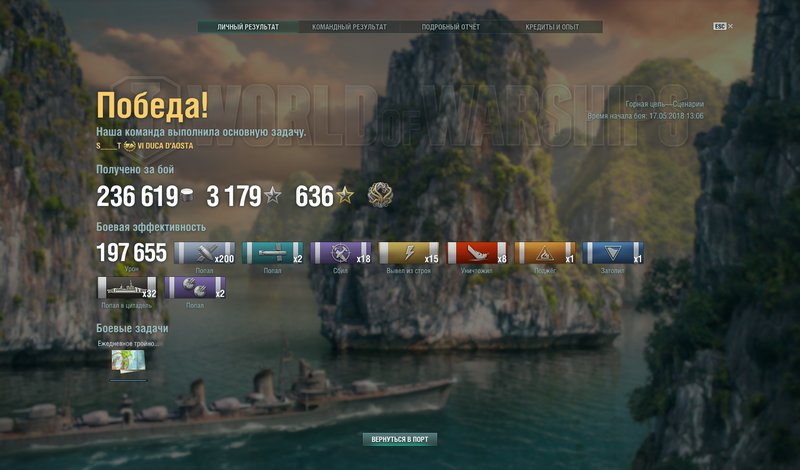800x470 pixels.
Task: Click Вернуться в порт button
Action: coord(400,439)
